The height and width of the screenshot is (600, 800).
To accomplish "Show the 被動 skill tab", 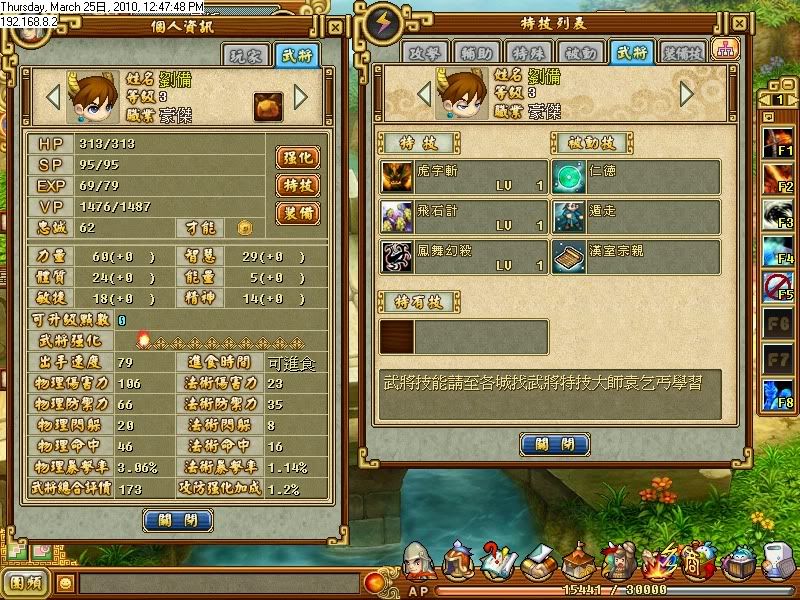I will coord(579,53).
